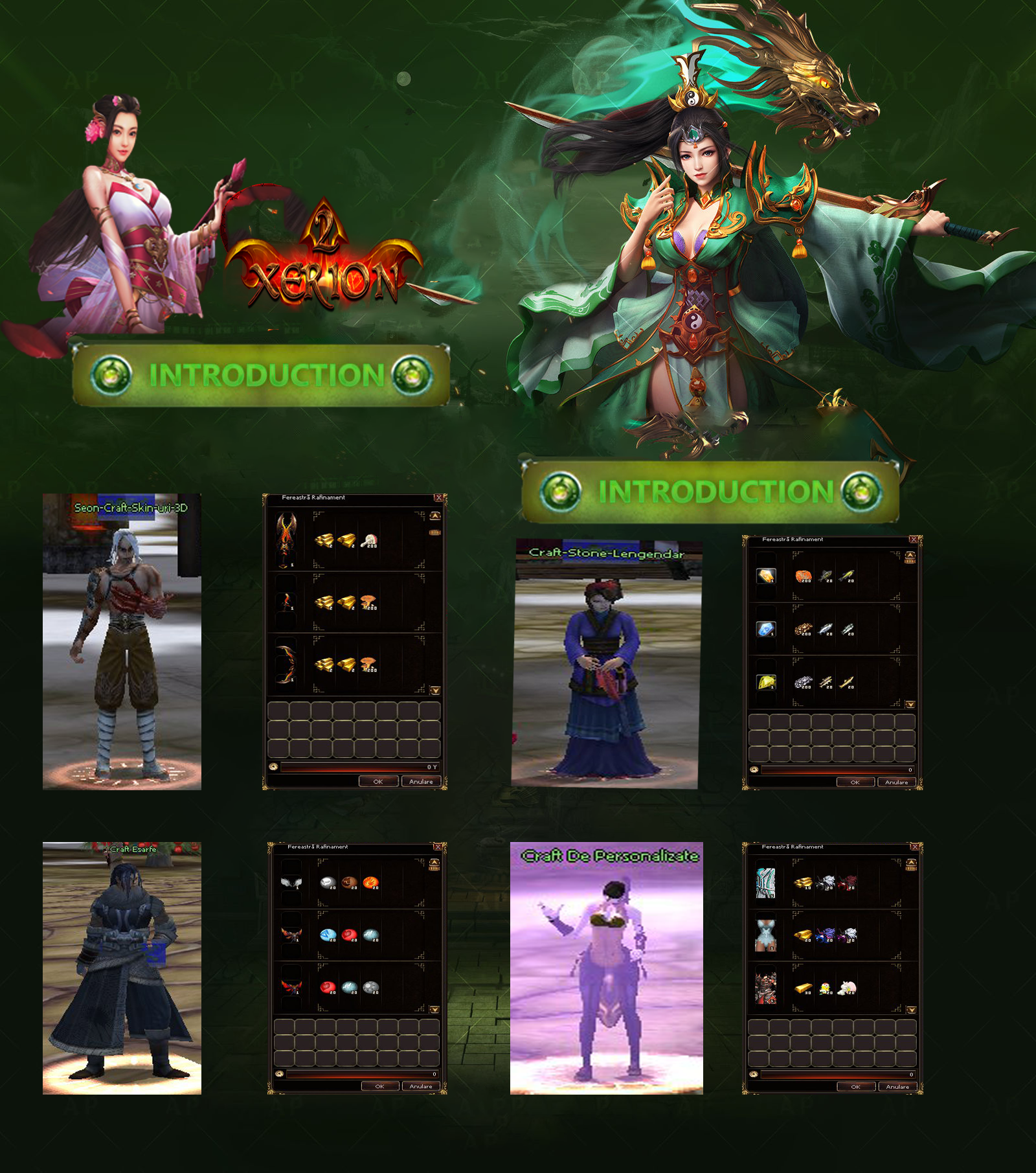This screenshot has width=1036, height=1173.
Task: Click Anulare to cancel the refinement
Action: pos(422,781)
